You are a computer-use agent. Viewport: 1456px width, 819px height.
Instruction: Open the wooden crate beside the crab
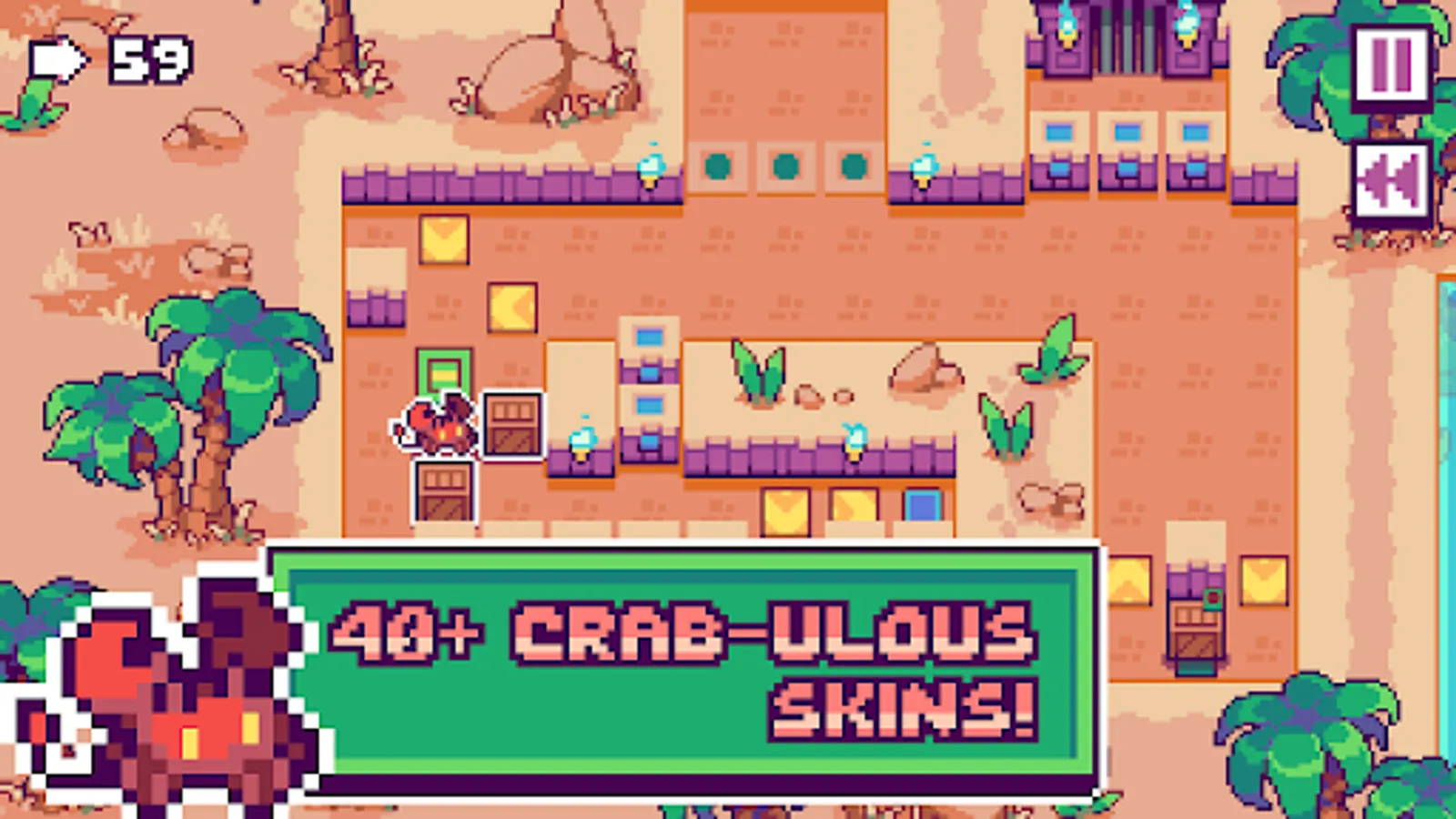tap(511, 423)
